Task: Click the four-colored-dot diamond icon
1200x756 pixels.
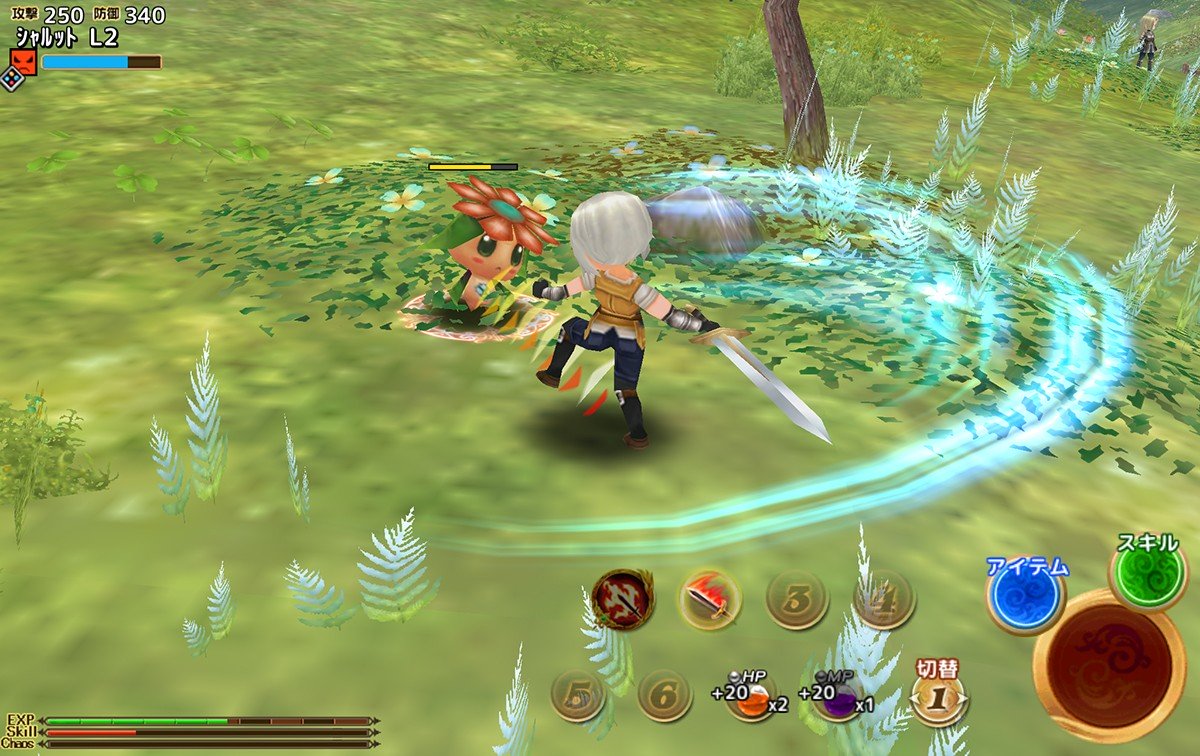Action: click(12, 79)
